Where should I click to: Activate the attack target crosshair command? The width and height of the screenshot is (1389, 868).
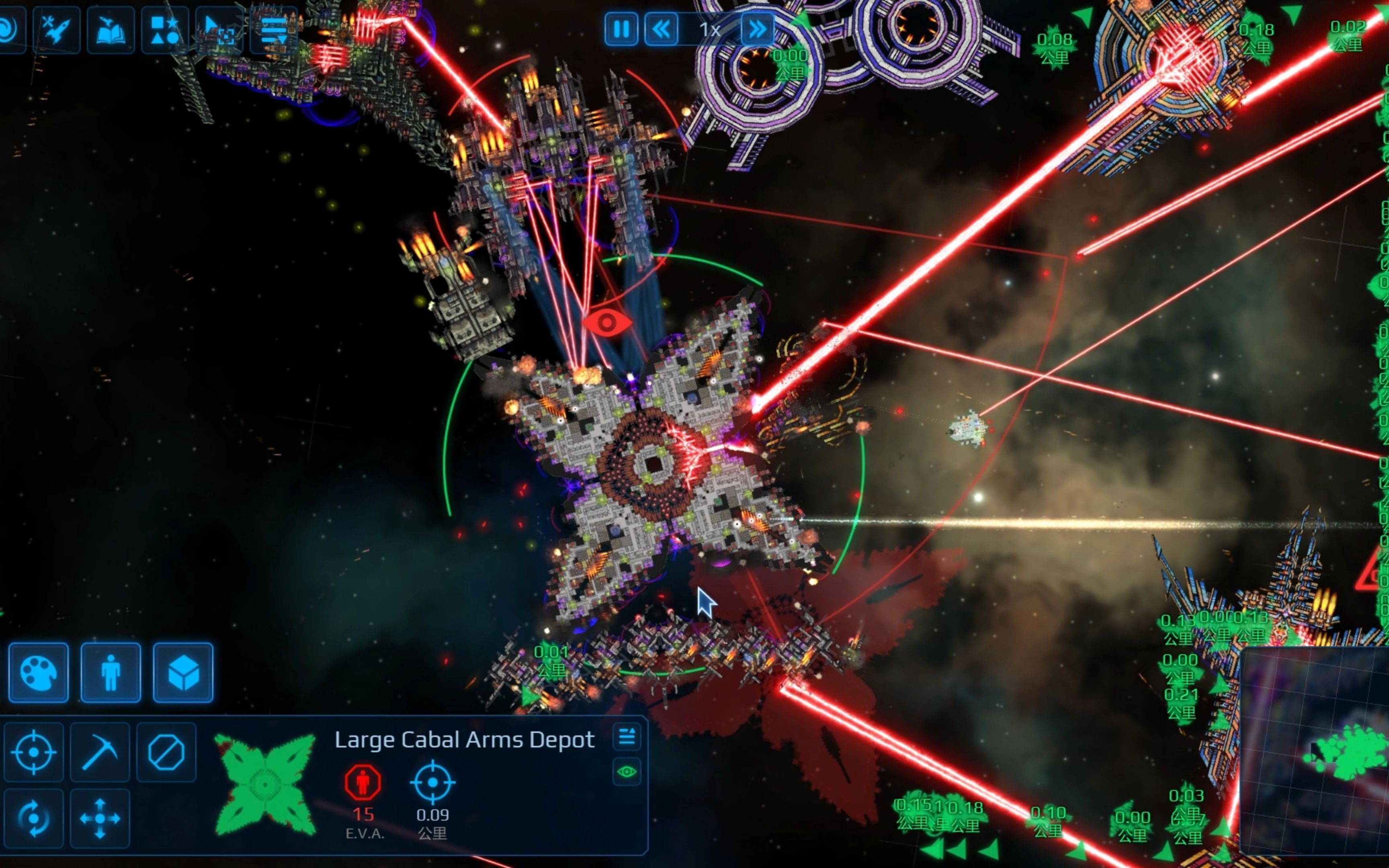pos(34,752)
